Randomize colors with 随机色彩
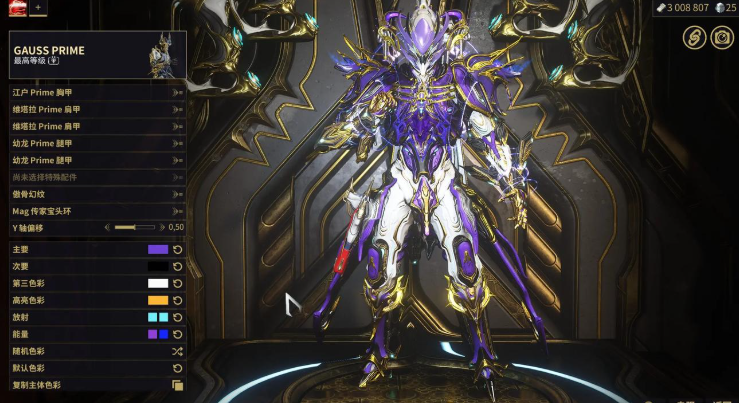This screenshot has width=739, height=403. (x=178, y=351)
